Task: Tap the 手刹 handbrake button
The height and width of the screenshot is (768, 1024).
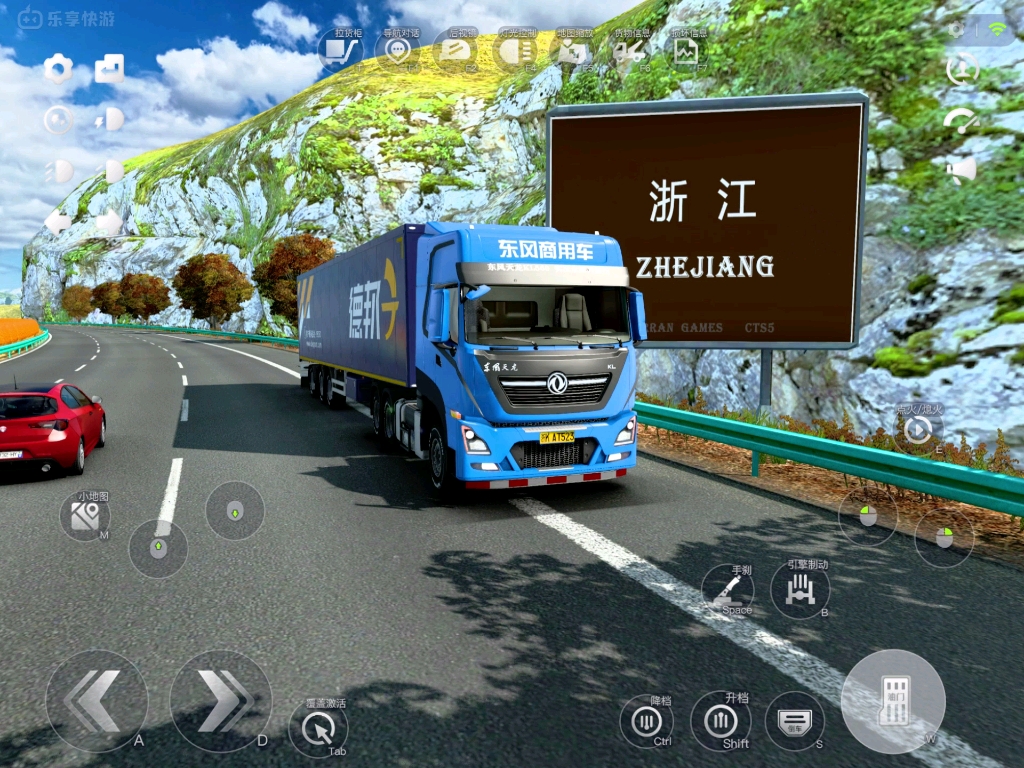Action: tap(727, 590)
